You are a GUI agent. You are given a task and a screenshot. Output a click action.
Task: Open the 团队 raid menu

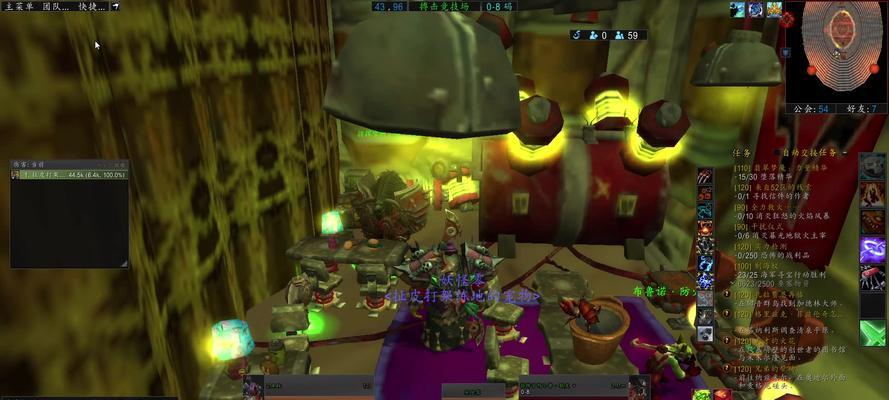53,6
